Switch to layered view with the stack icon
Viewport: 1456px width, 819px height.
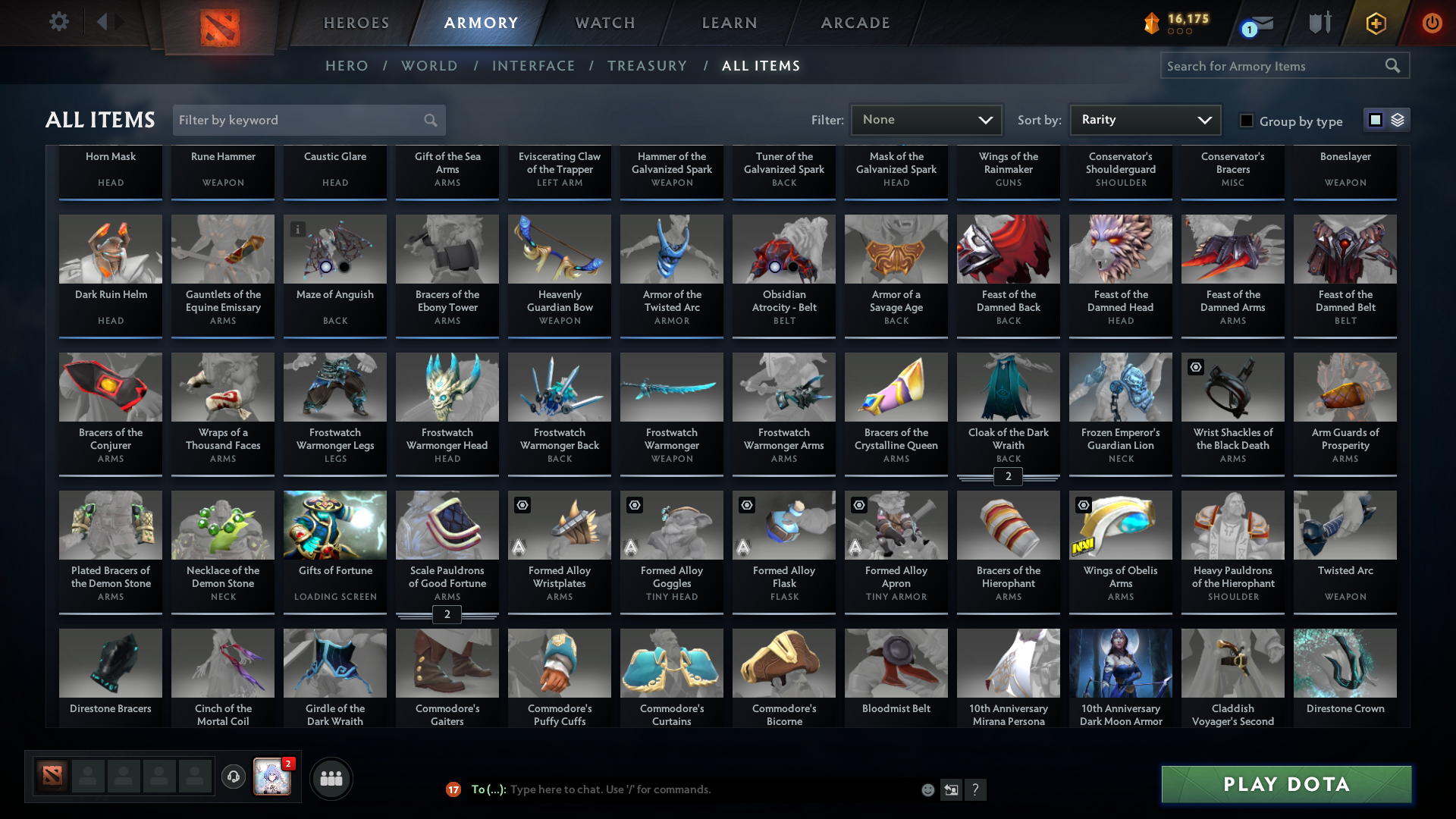click(1396, 120)
